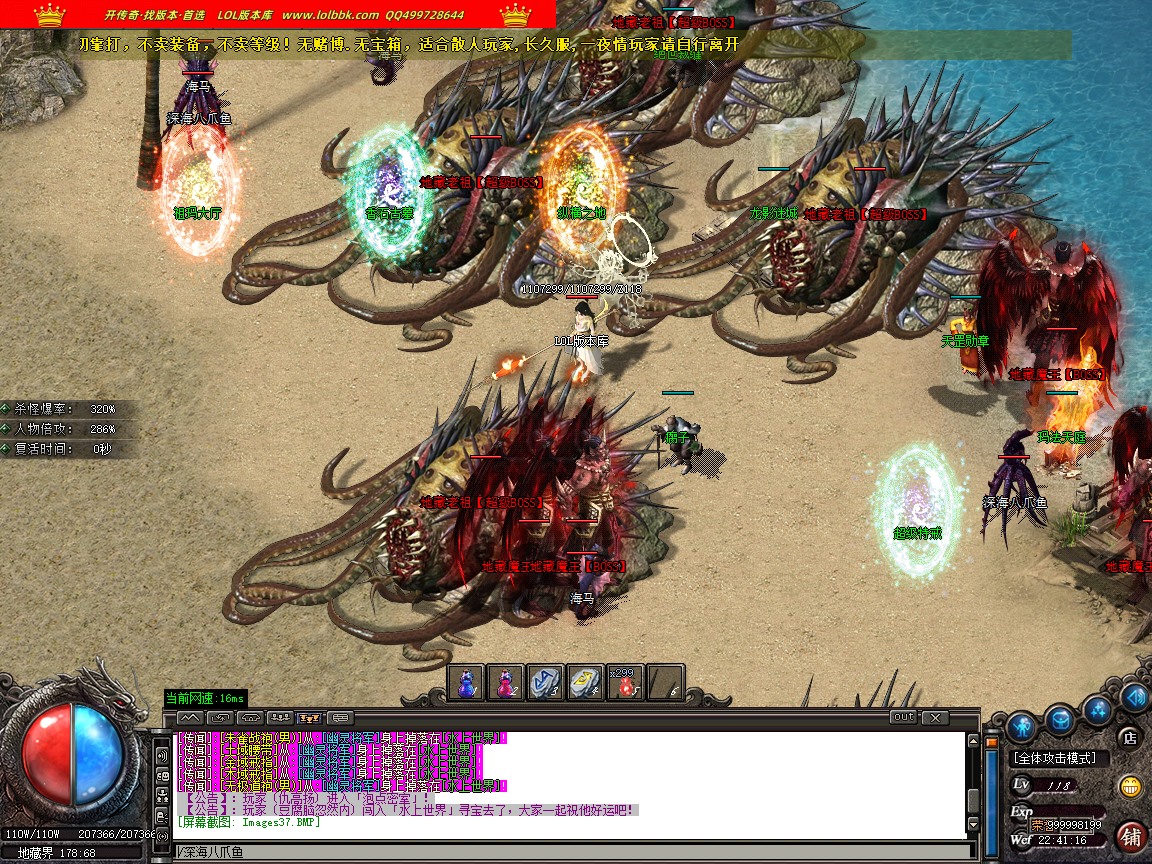Select the yellow rune stone in slot 4
Image resolution: width=1152 pixels, height=864 pixels.
(585, 683)
